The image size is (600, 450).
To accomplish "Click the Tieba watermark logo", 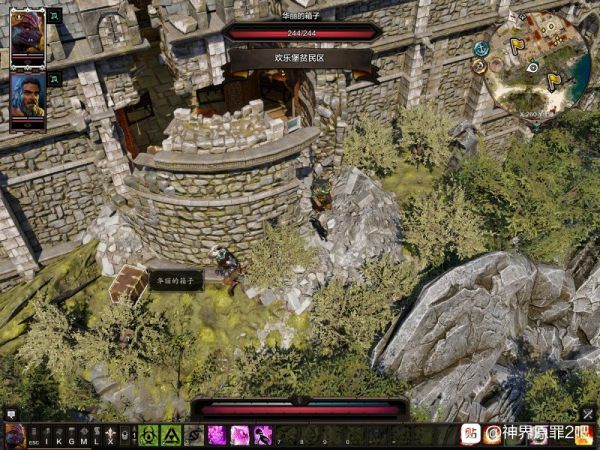I will pos(470,434).
